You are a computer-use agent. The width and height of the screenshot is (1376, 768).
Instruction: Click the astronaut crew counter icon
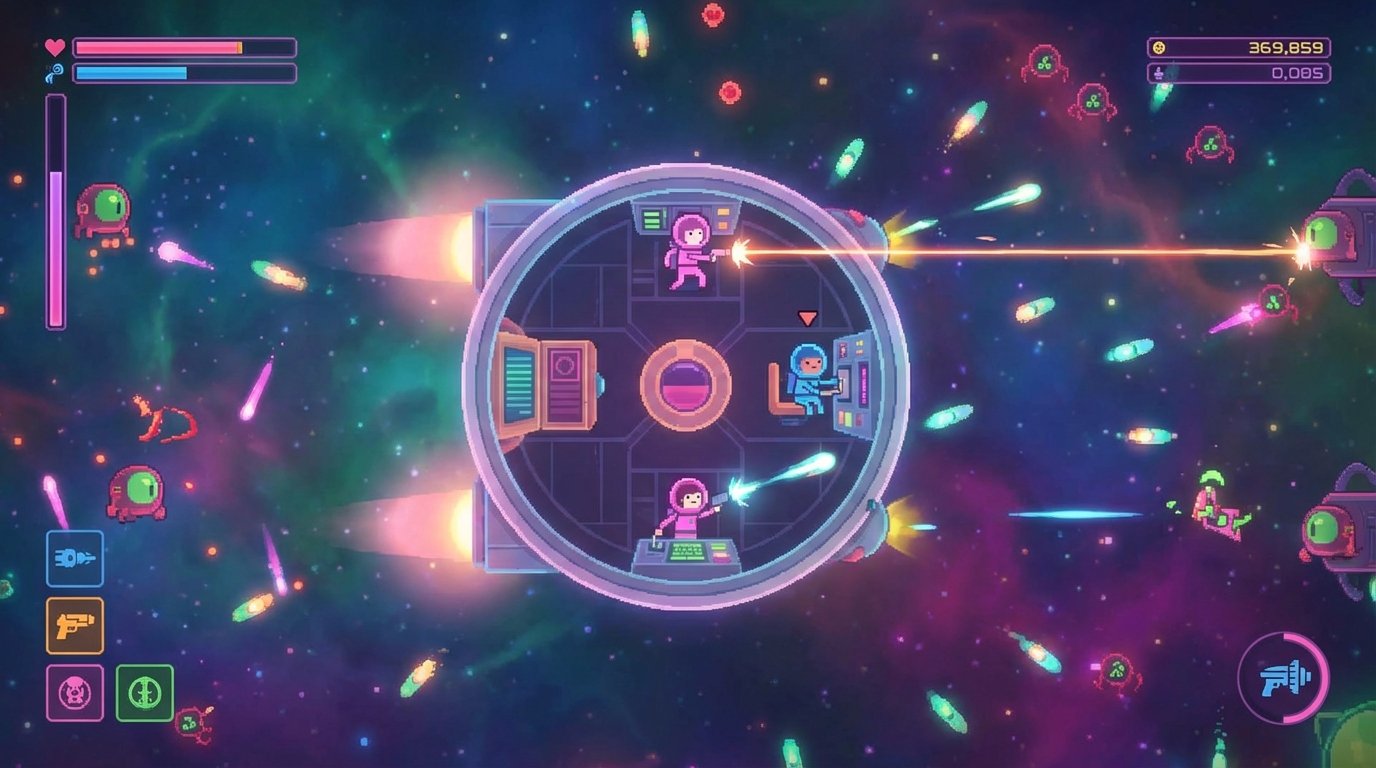pyautogui.click(x=1160, y=72)
